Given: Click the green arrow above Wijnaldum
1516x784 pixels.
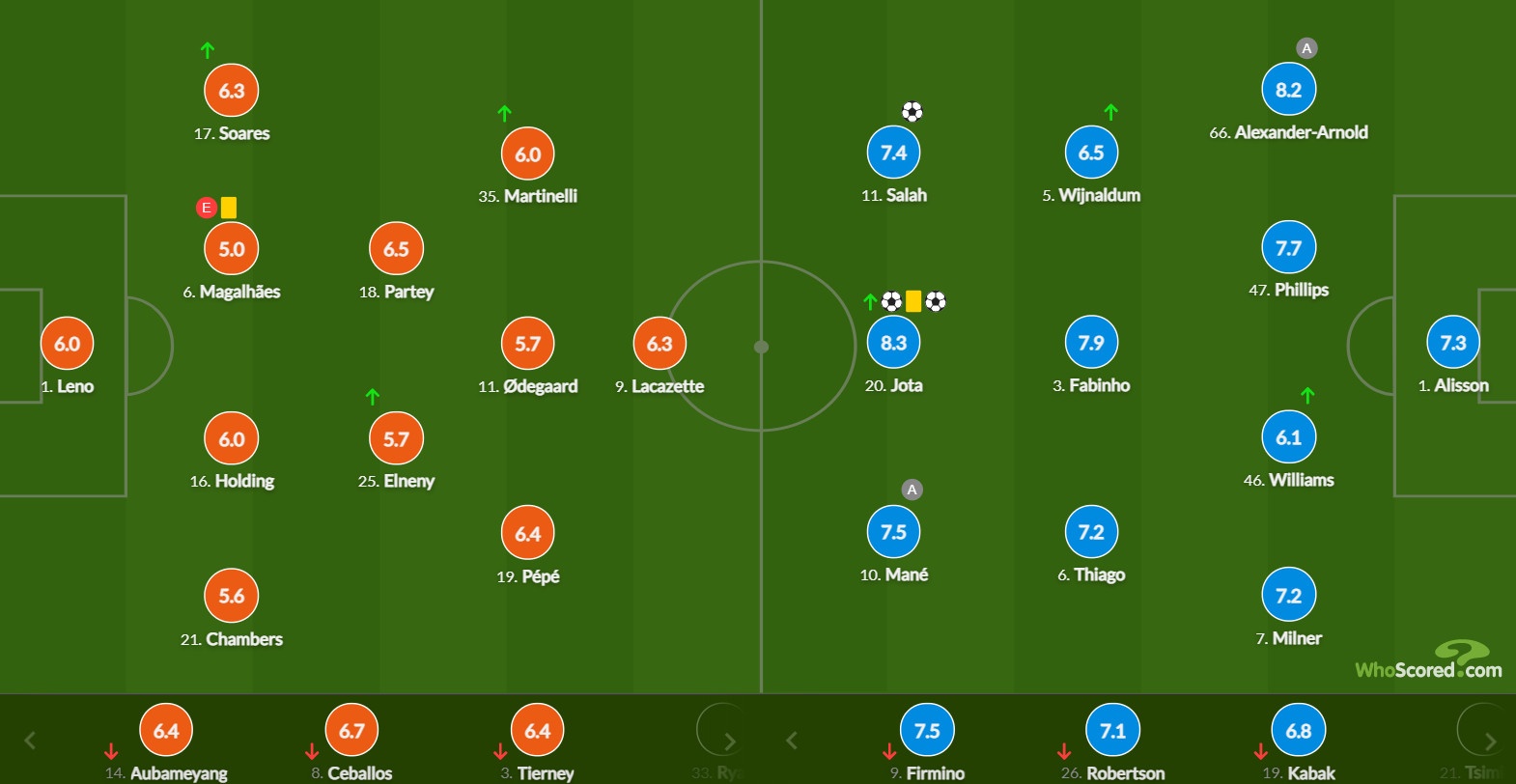Looking at the screenshot, I should click(x=1109, y=113).
